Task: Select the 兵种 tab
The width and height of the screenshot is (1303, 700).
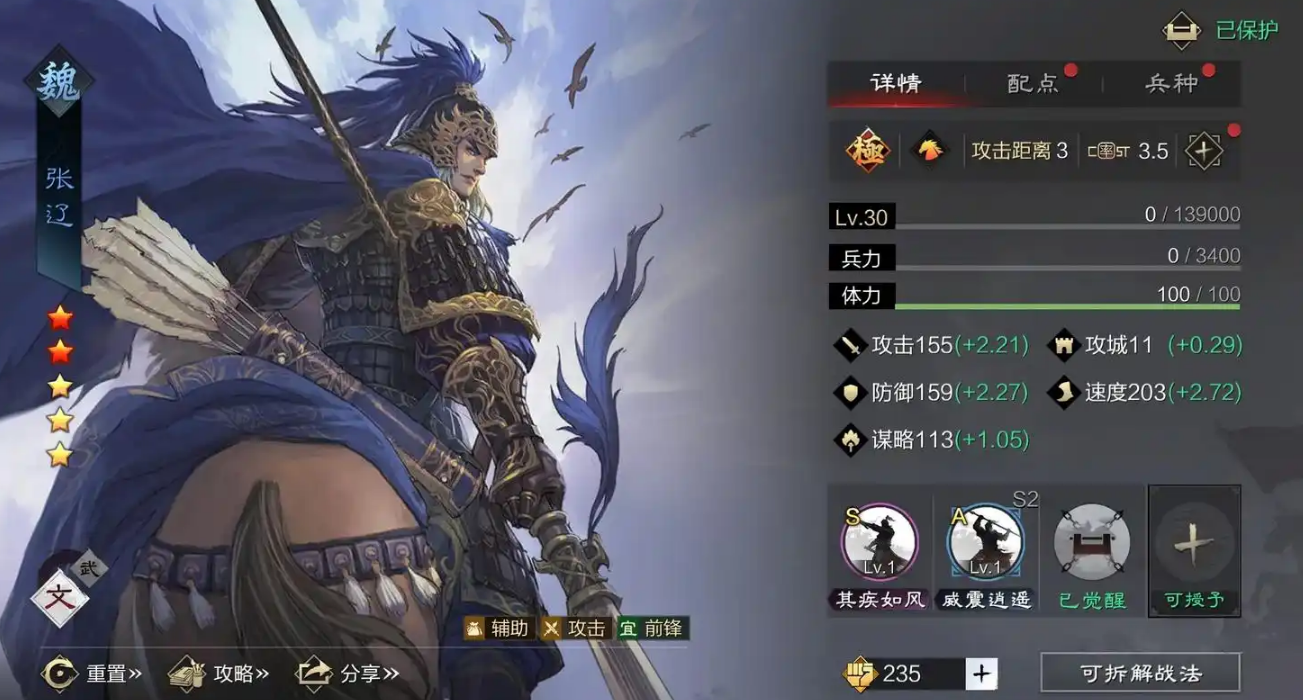Action: 1171,83
